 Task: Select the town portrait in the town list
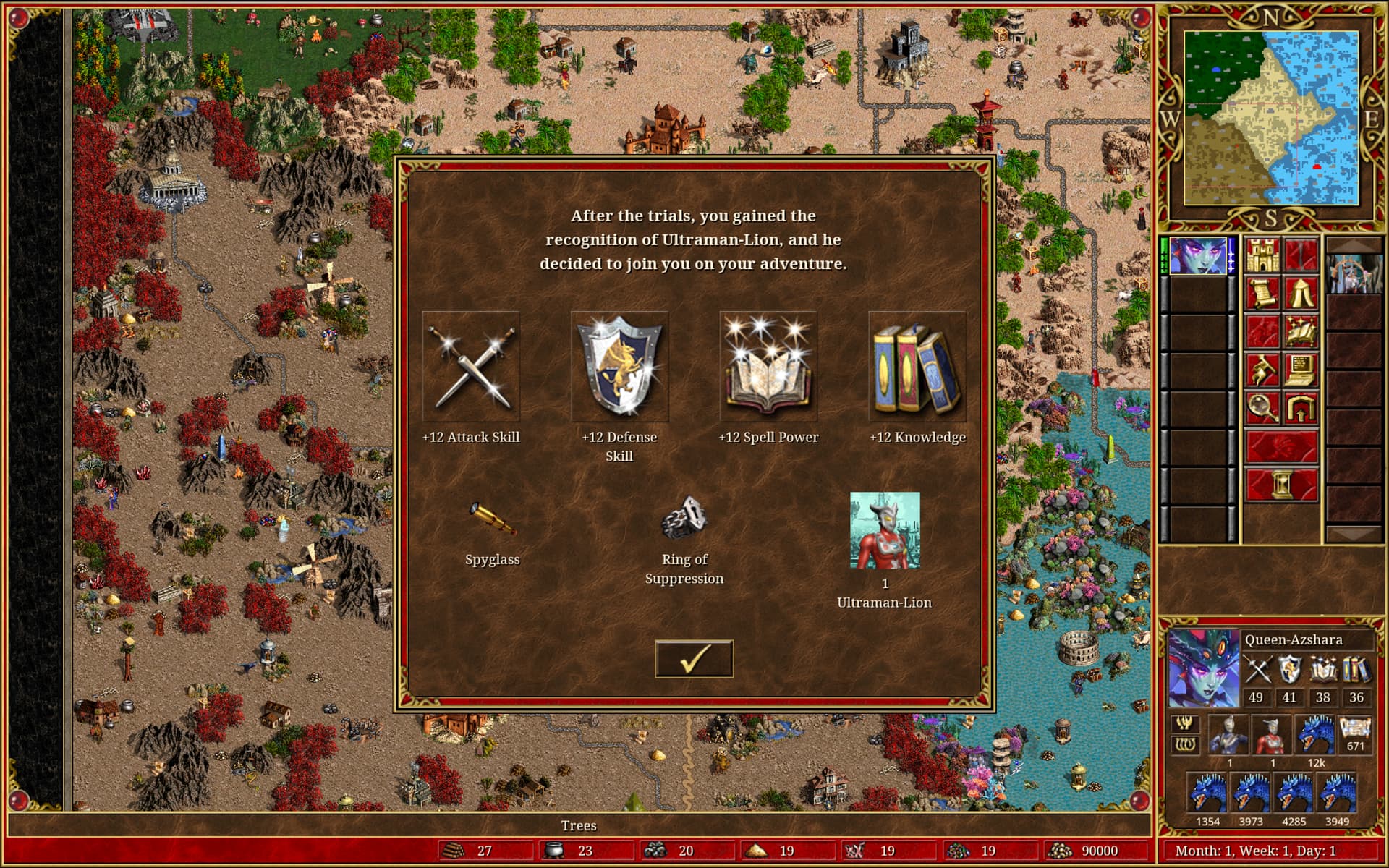tap(1354, 273)
